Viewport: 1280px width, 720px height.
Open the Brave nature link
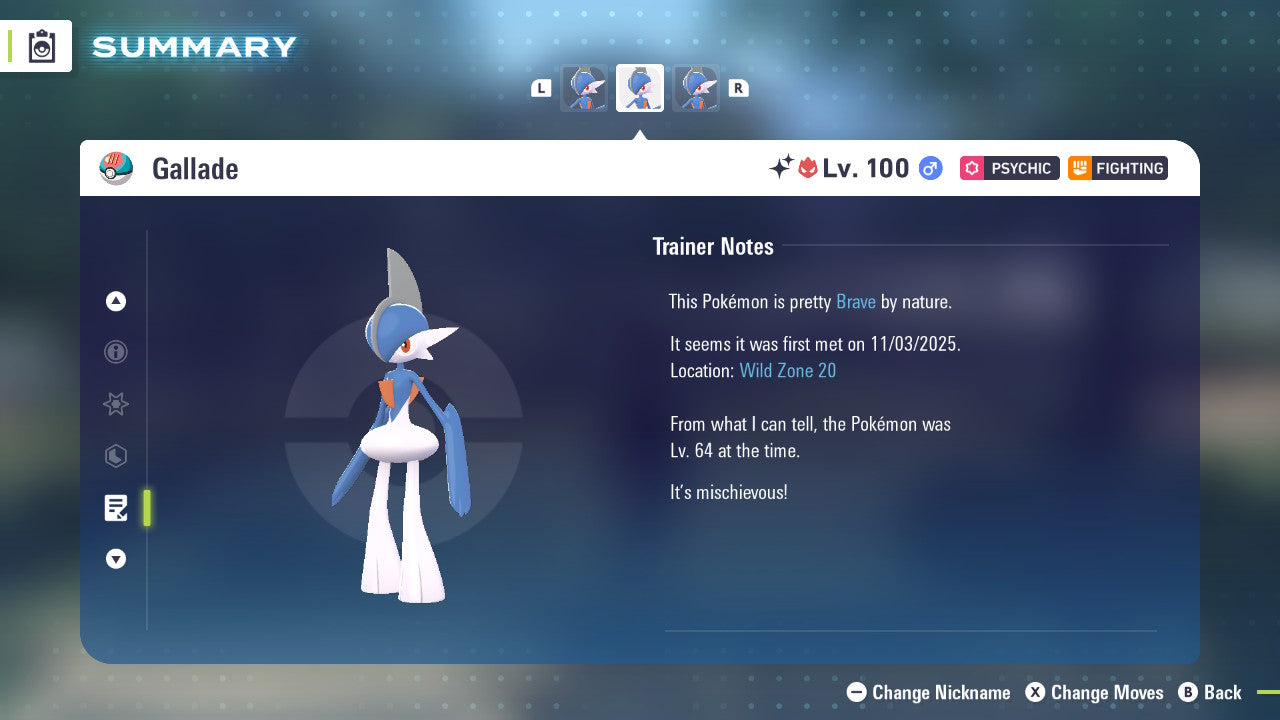click(x=856, y=301)
